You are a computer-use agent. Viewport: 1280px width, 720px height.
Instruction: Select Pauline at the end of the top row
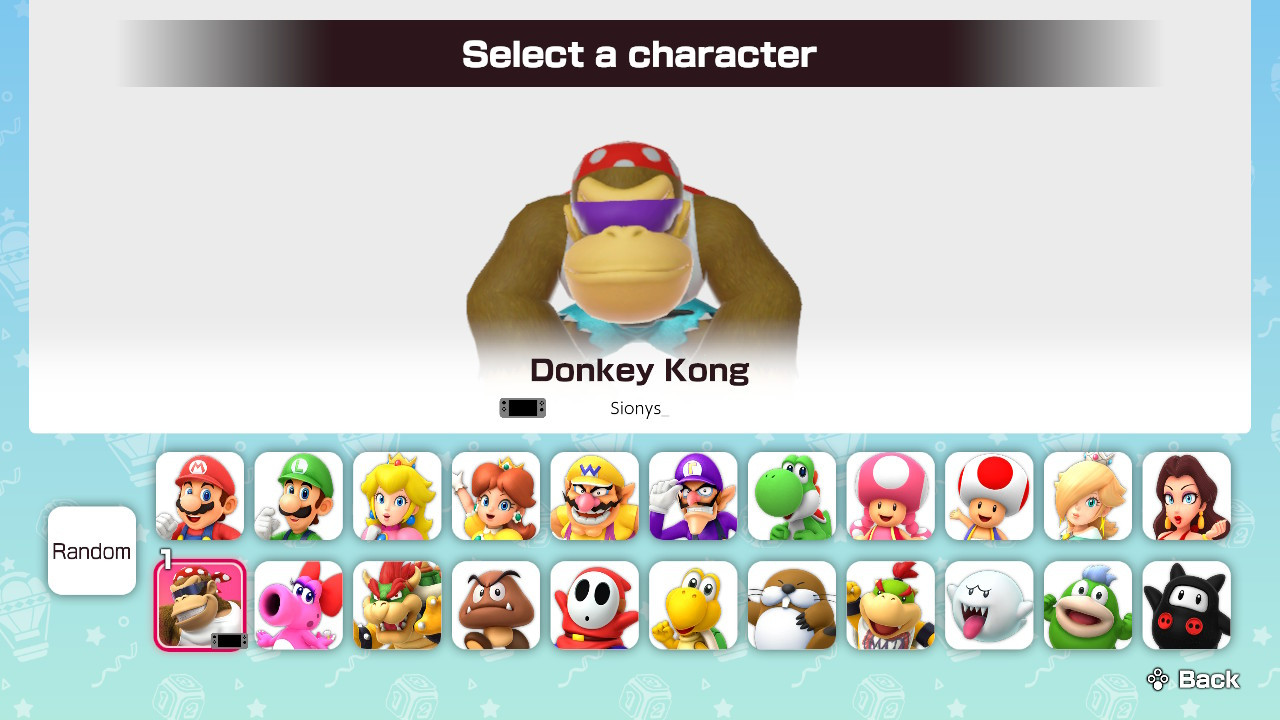(x=1187, y=497)
